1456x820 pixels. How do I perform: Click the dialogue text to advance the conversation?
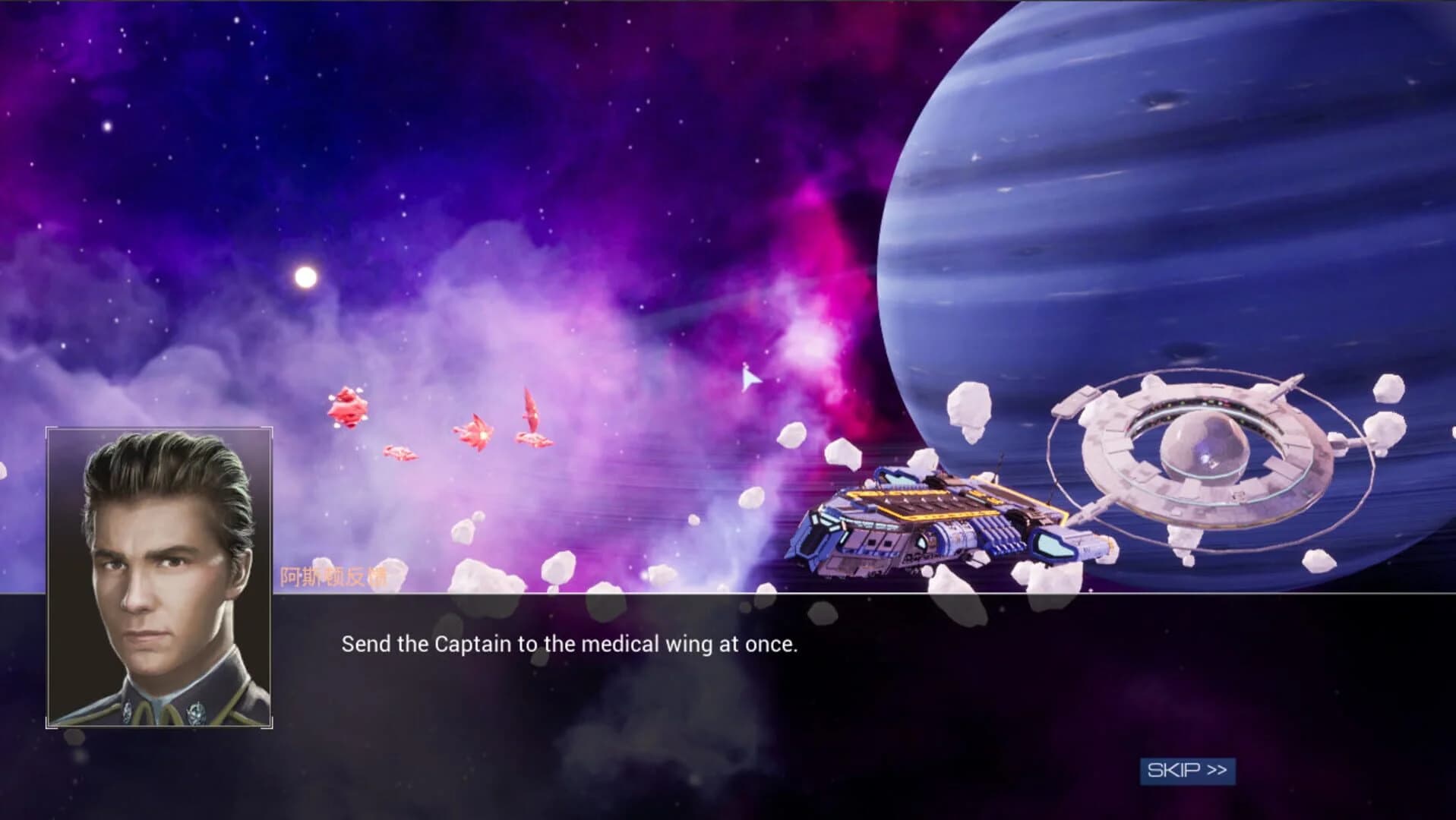click(570, 644)
